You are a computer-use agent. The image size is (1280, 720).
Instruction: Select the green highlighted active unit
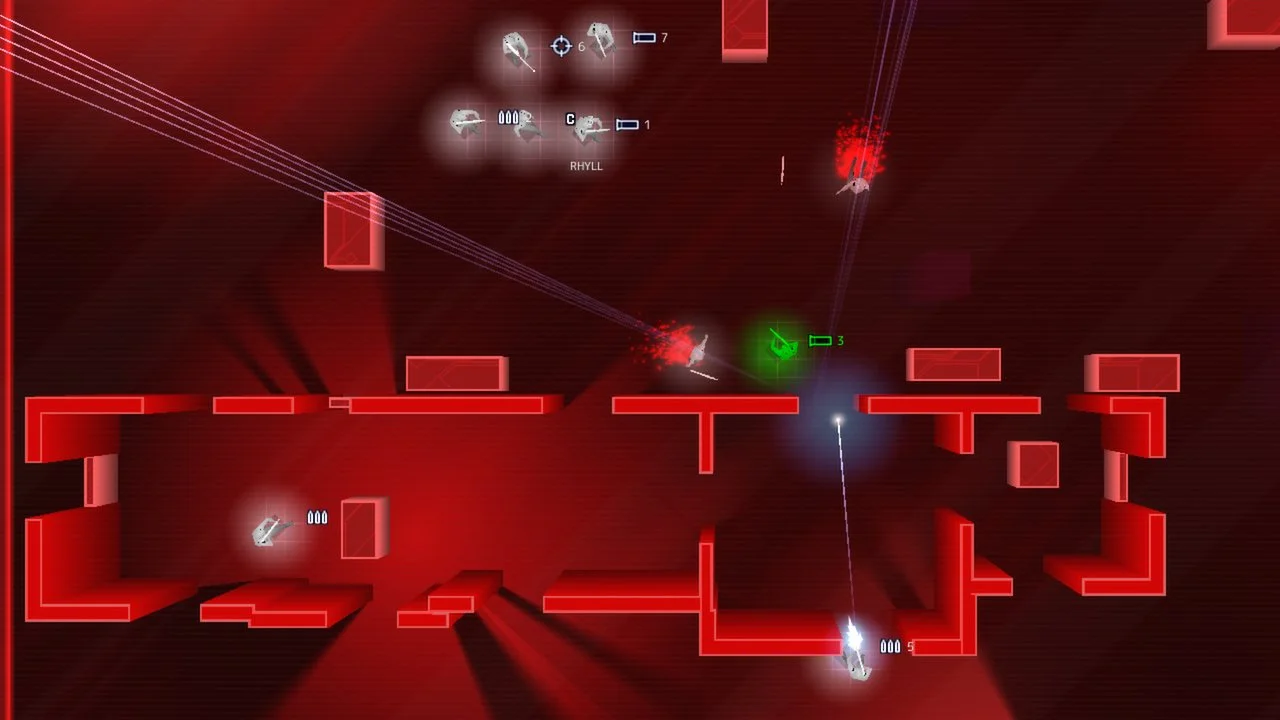782,347
